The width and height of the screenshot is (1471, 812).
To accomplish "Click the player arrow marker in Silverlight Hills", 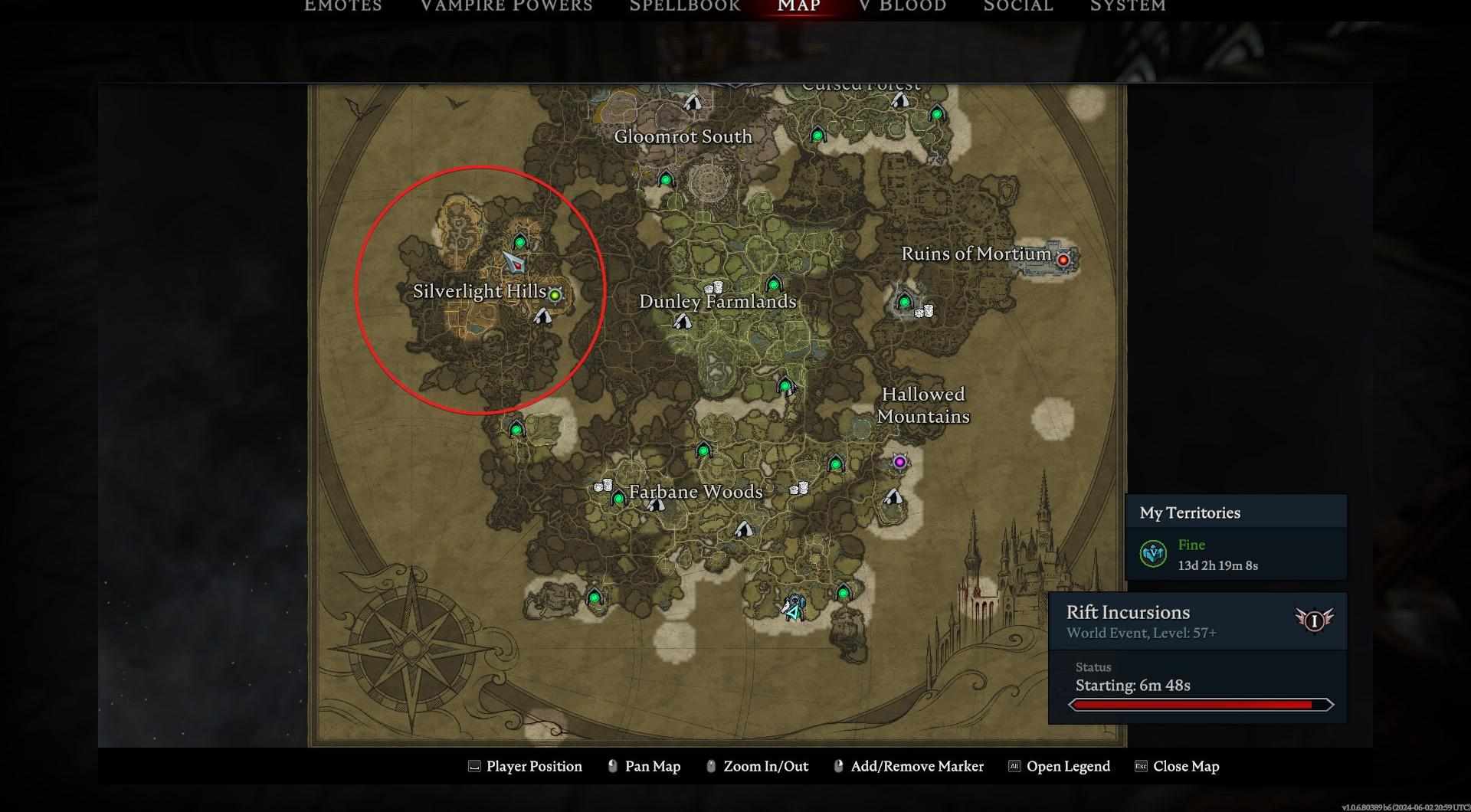I will point(514,262).
